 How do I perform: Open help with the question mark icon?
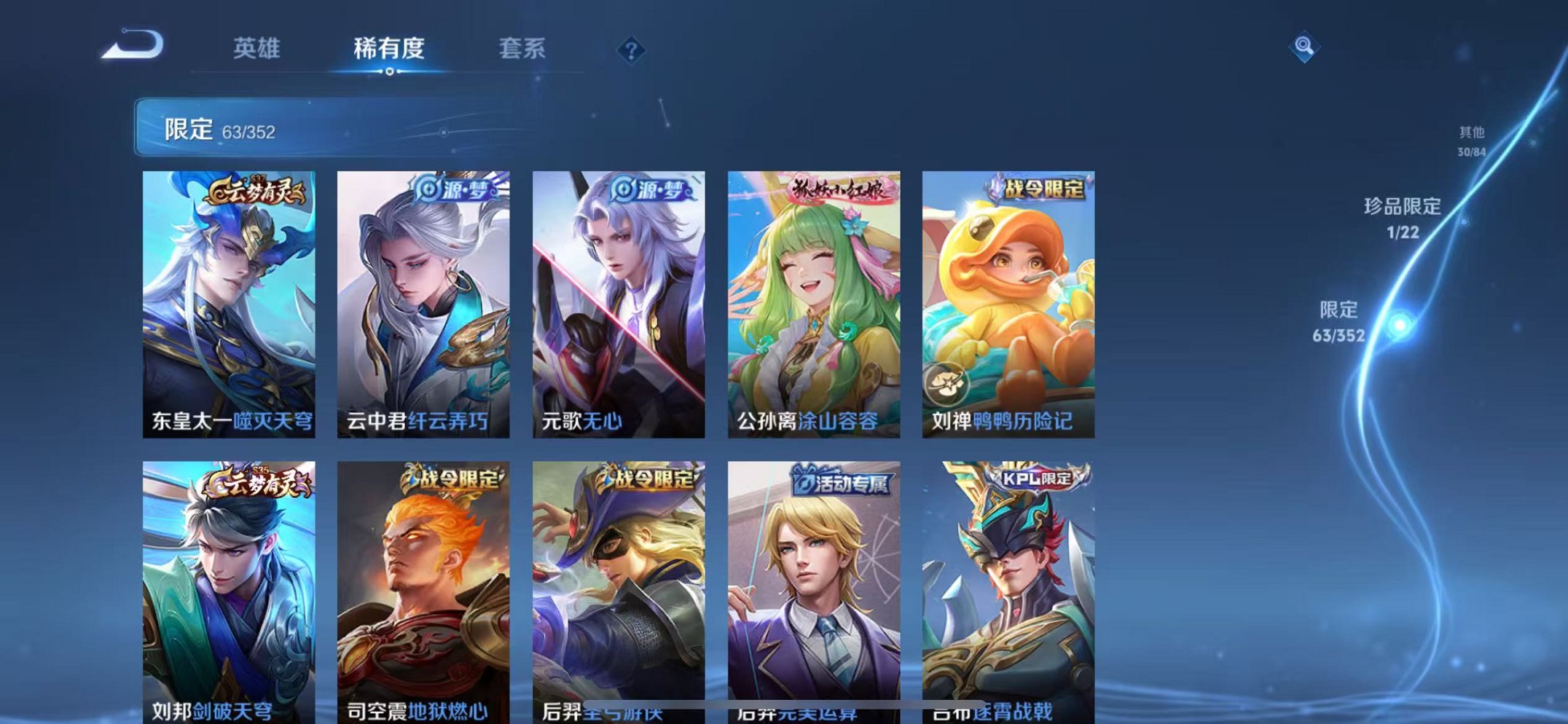631,50
